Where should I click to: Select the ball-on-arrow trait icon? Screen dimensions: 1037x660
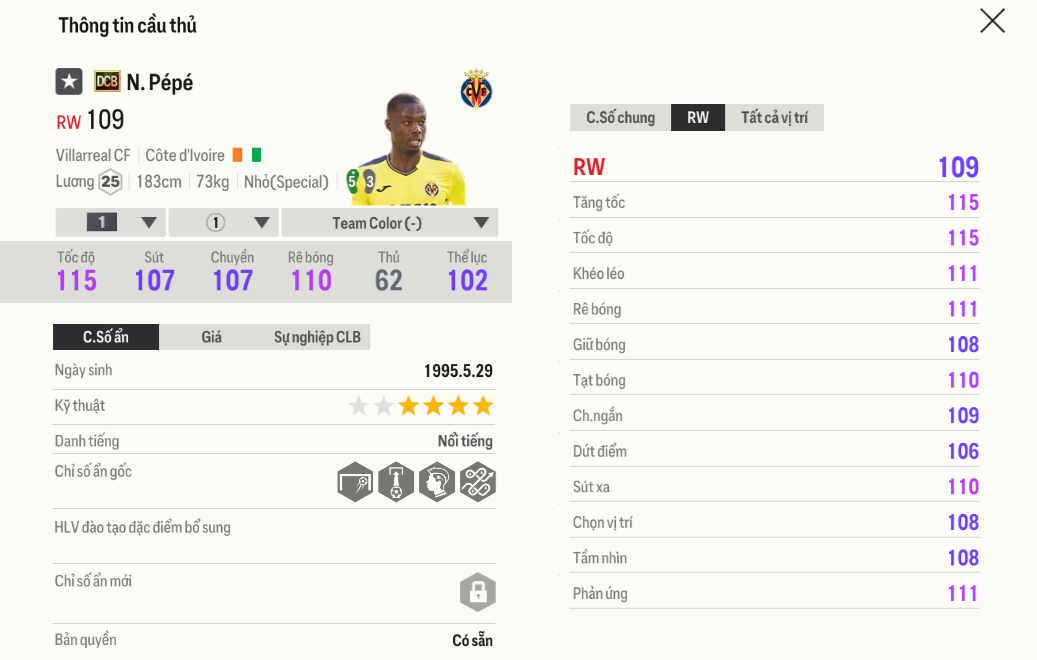pyautogui.click(x=396, y=482)
